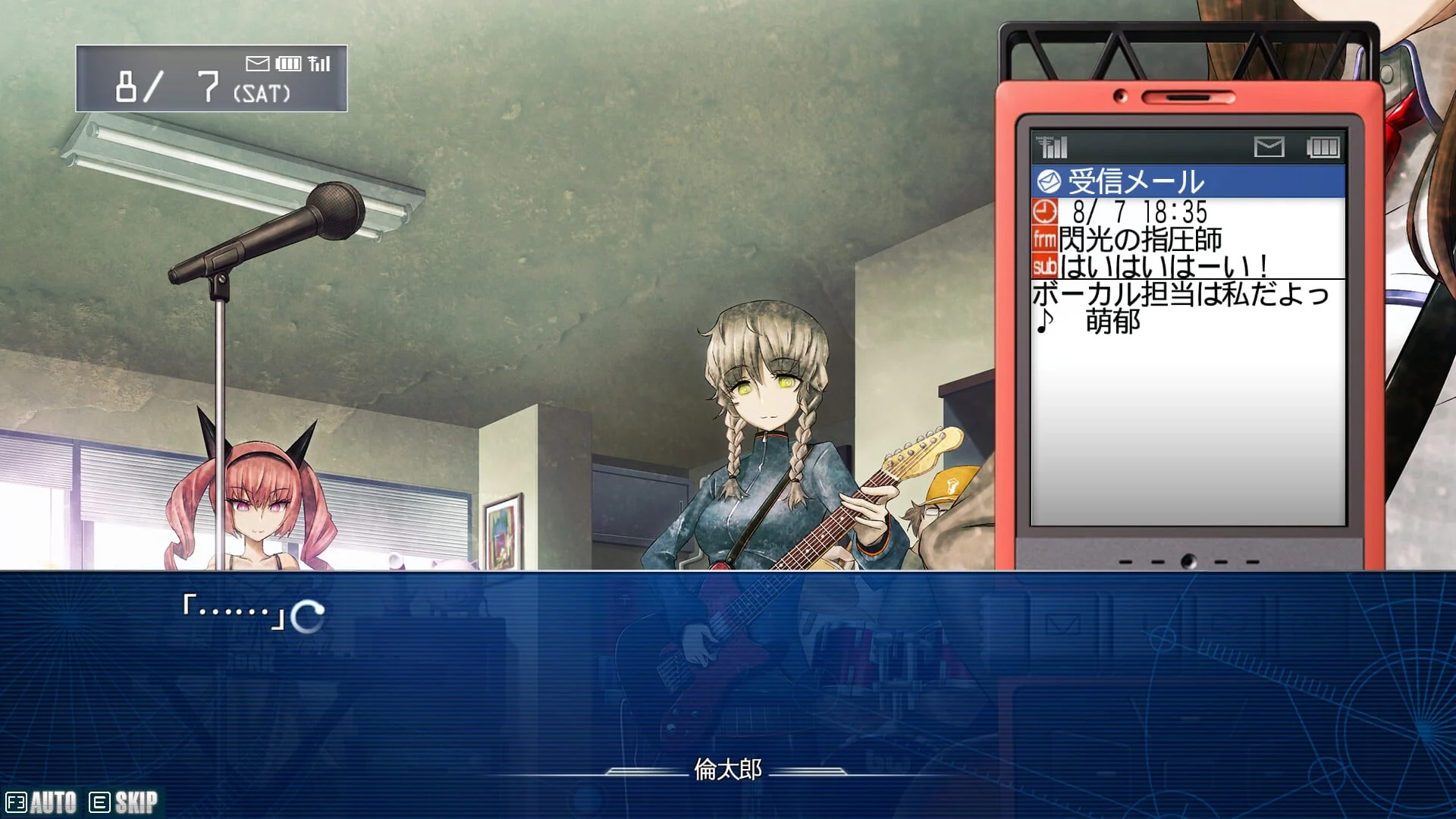Activate SKIP to fast-forward dialogue
This screenshot has height=819, width=1456.
[x=124, y=802]
